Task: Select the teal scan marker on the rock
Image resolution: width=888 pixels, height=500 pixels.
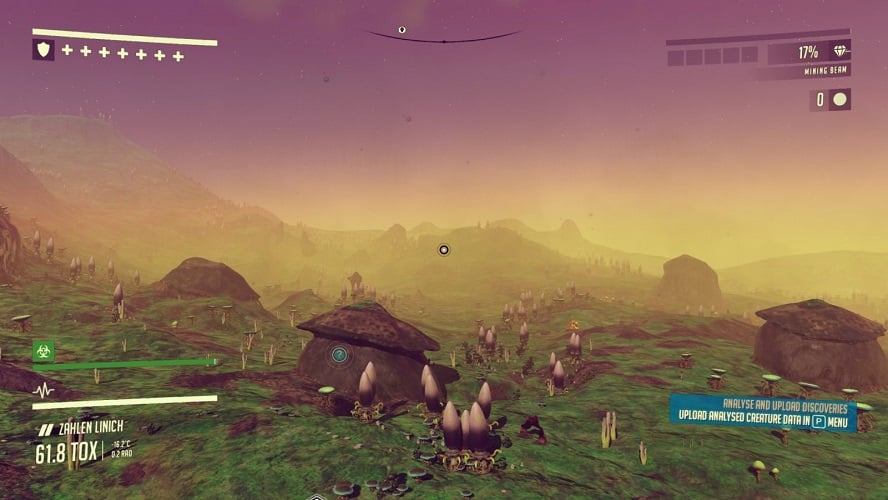Action: coord(340,354)
